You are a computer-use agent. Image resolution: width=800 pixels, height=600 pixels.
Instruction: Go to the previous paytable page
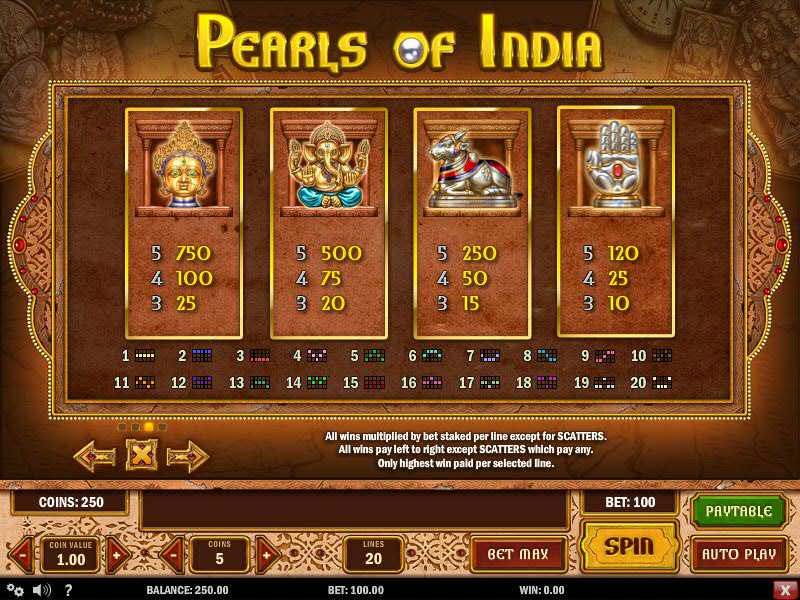coord(94,456)
